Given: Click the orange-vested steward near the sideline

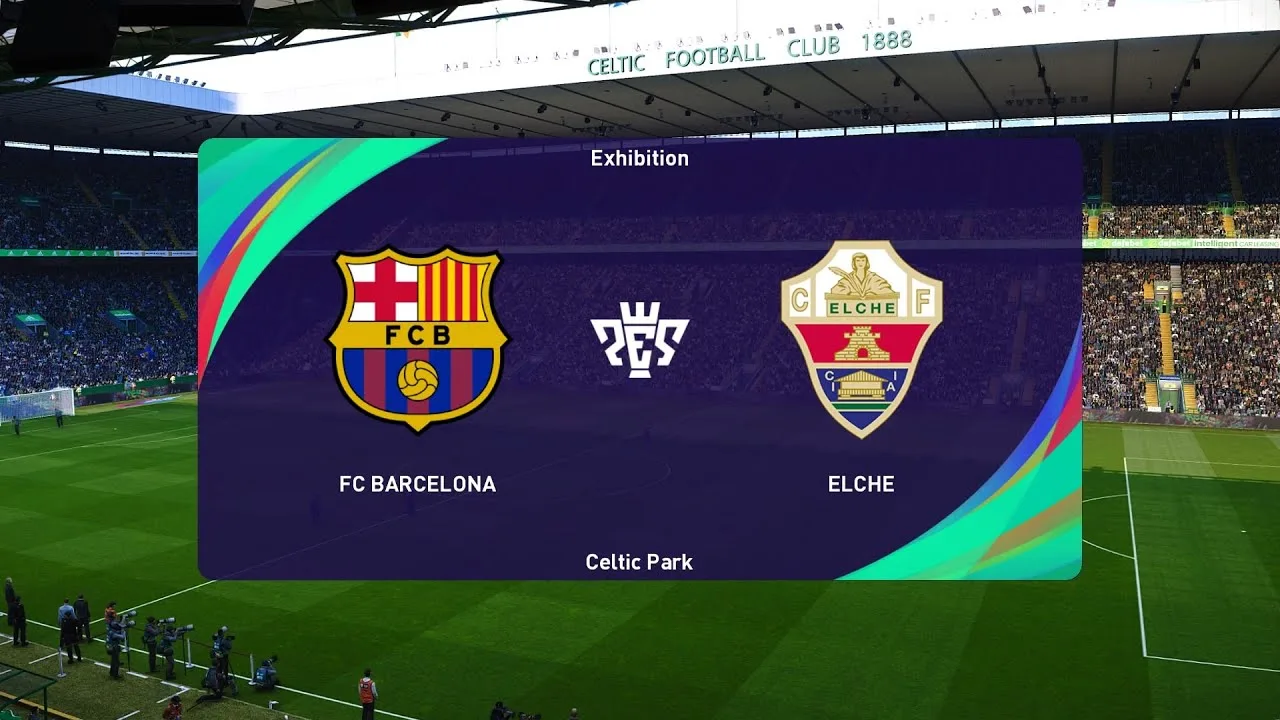Looking at the screenshot, I should point(368,690).
